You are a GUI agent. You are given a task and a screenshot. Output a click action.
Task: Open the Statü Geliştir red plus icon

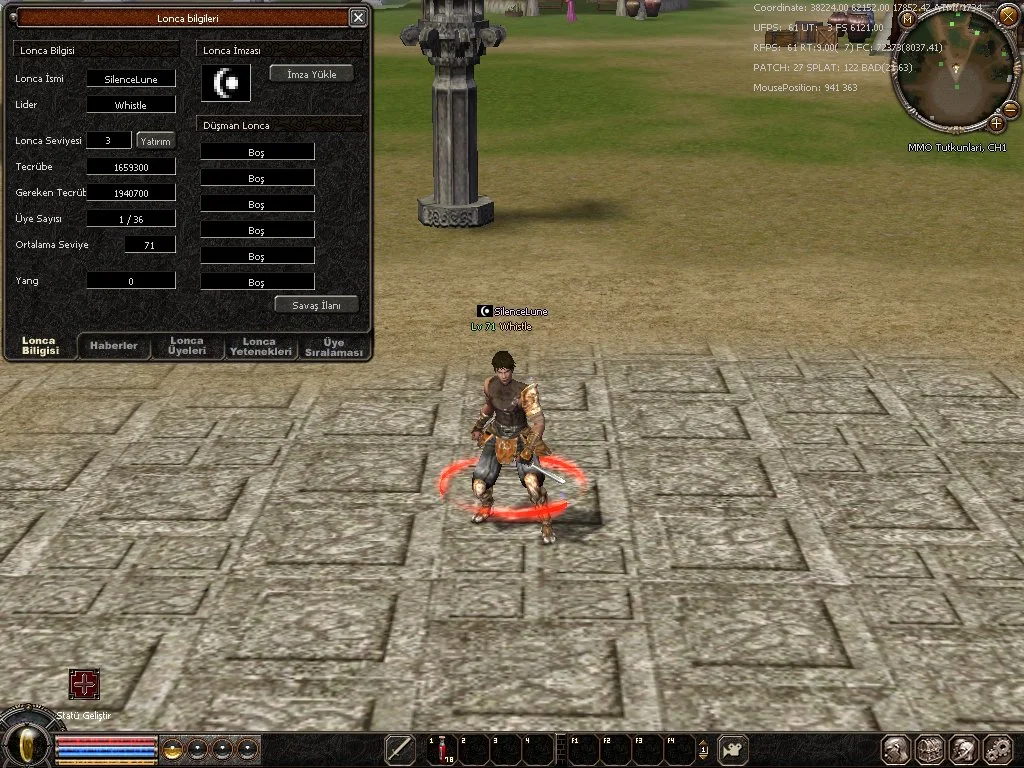[84, 684]
